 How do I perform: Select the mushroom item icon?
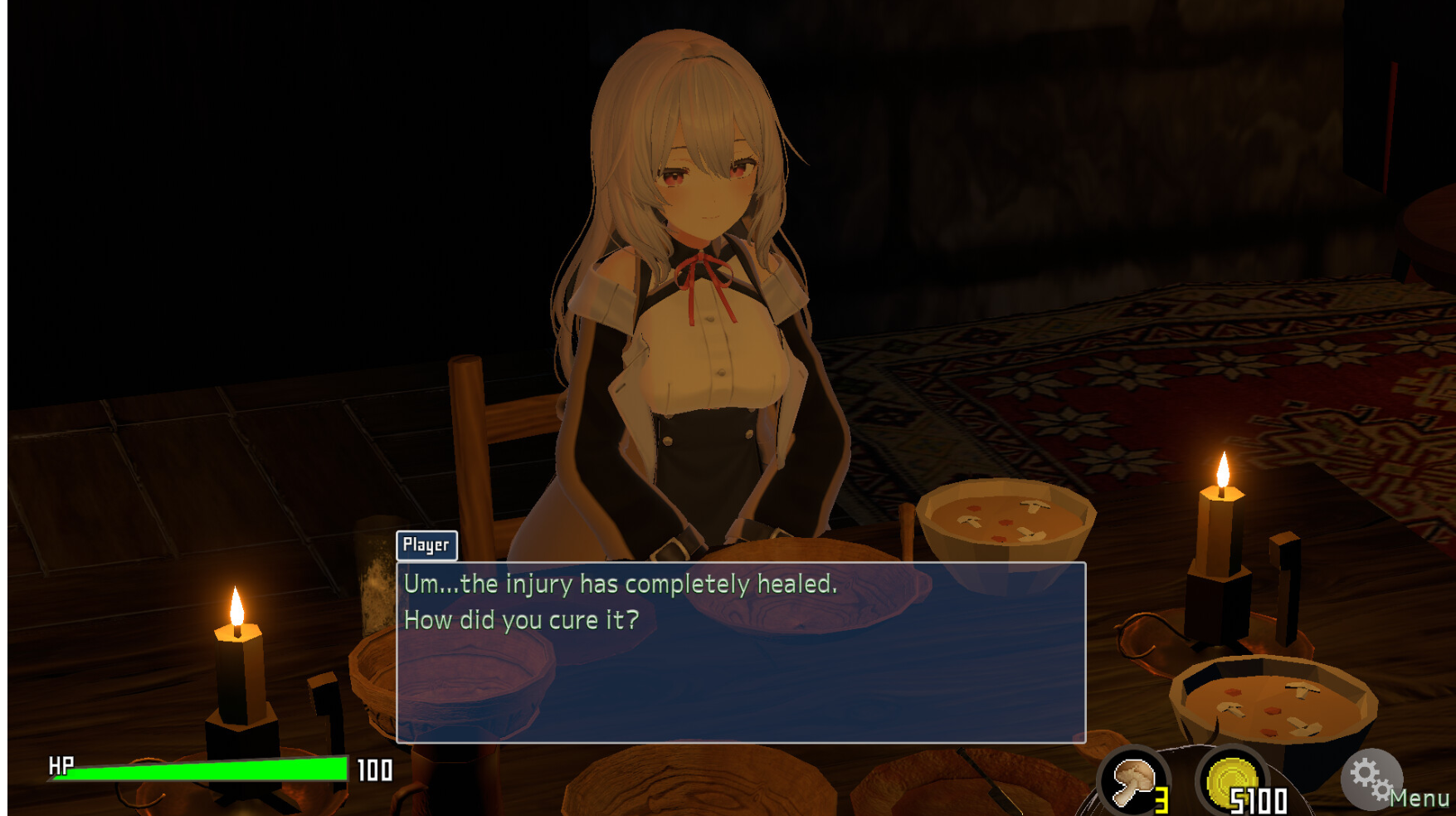coord(1133,783)
